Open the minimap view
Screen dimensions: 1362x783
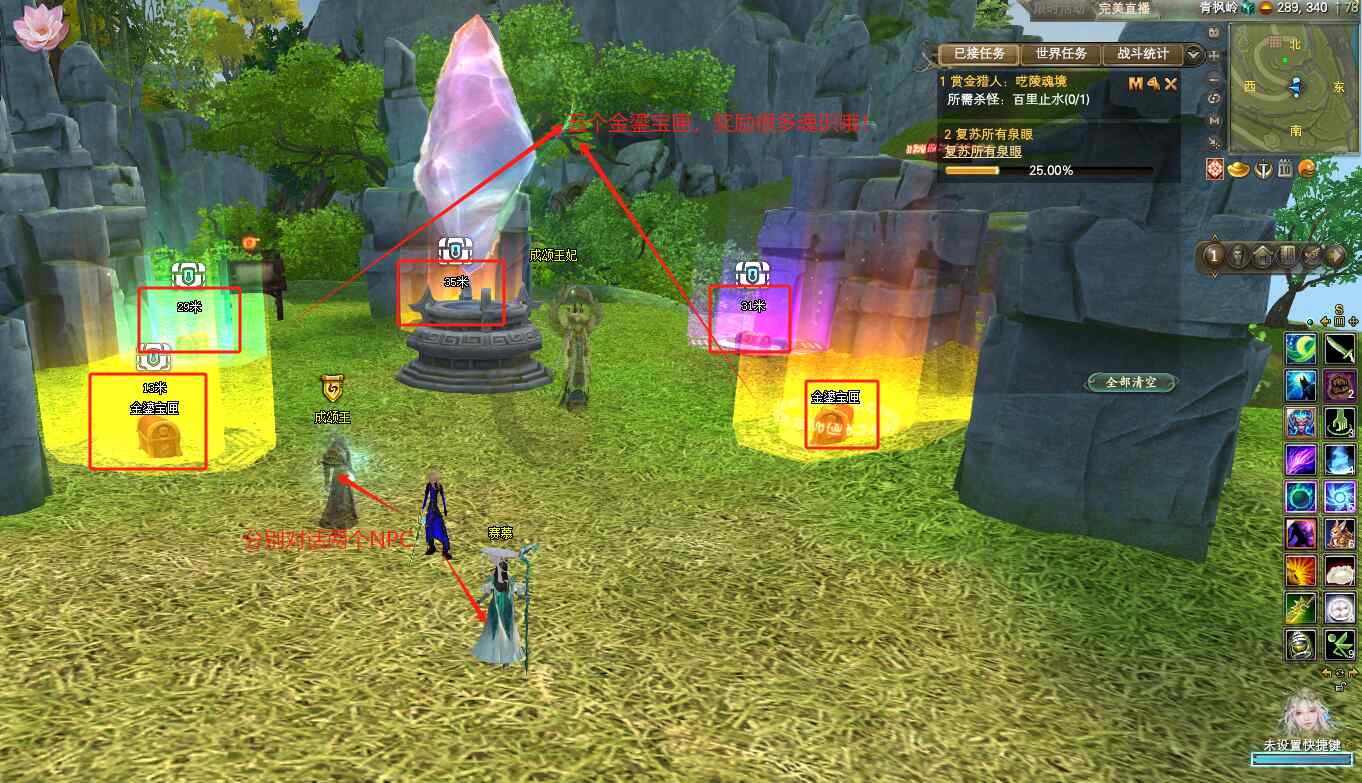(x=1295, y=87)
